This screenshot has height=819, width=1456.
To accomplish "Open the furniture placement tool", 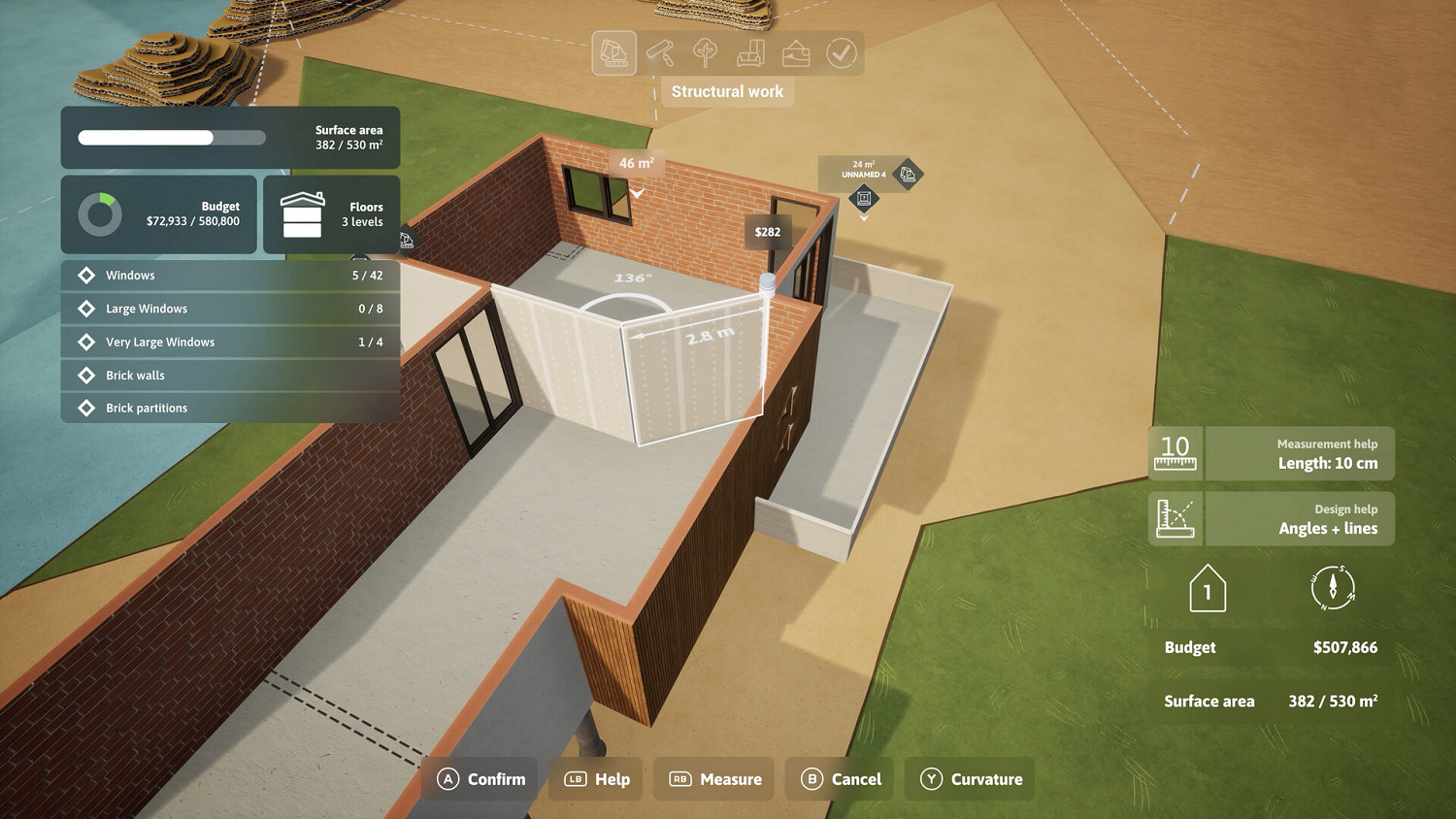I will click(750, 51).
